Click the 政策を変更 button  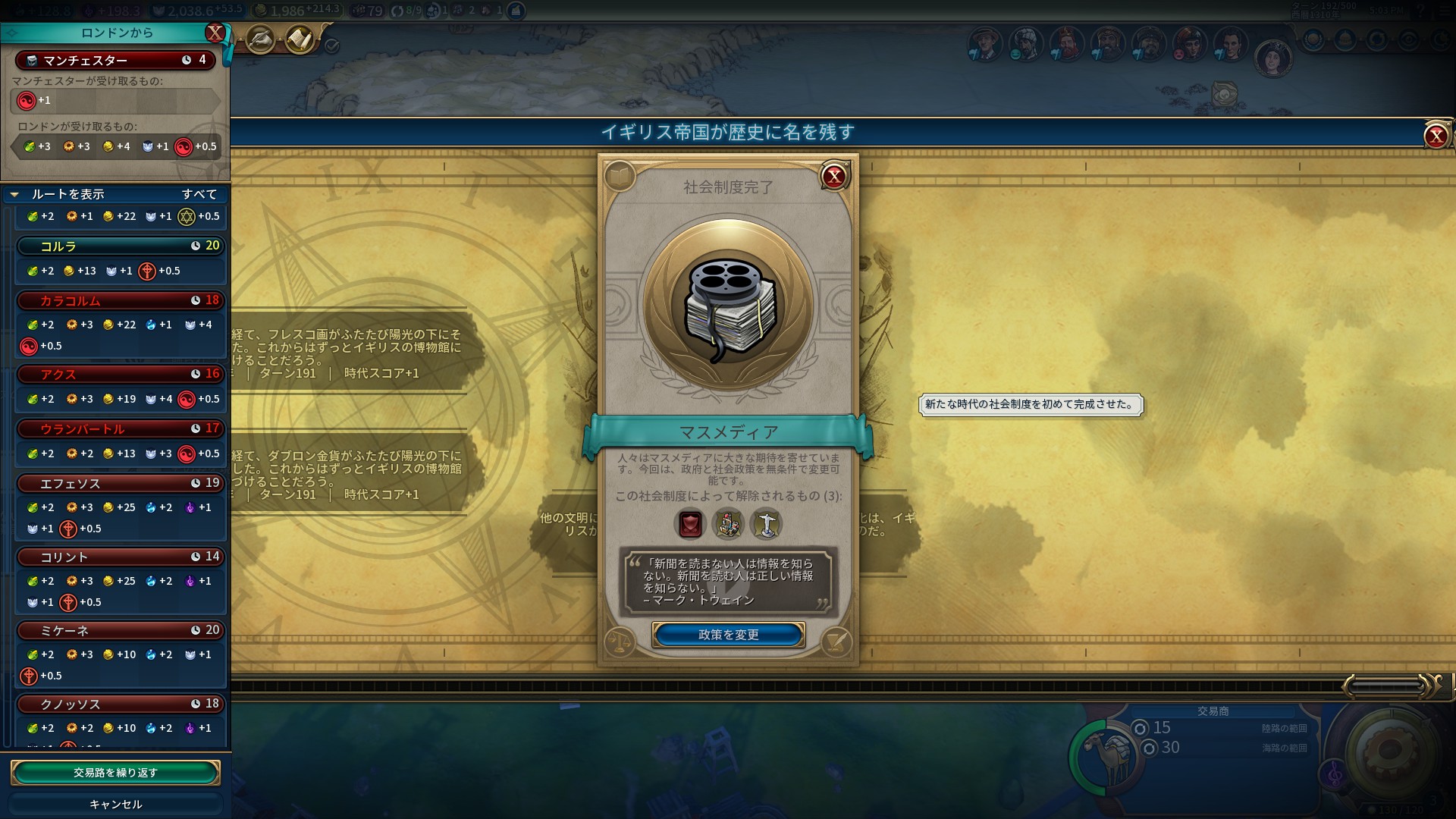(x=728, y=635)
